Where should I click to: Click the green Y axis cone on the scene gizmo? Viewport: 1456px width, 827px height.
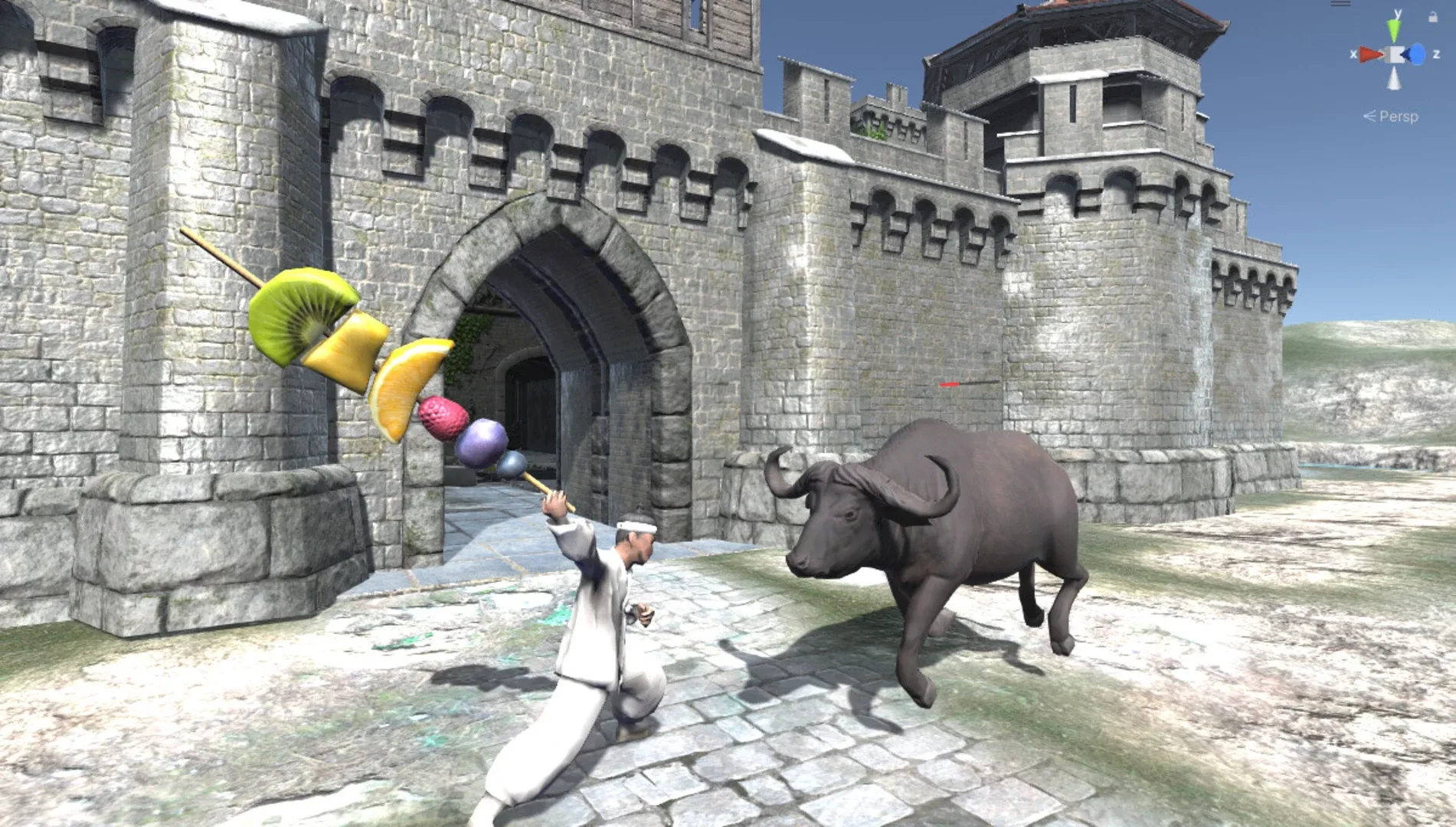[x=1395, y=28]
